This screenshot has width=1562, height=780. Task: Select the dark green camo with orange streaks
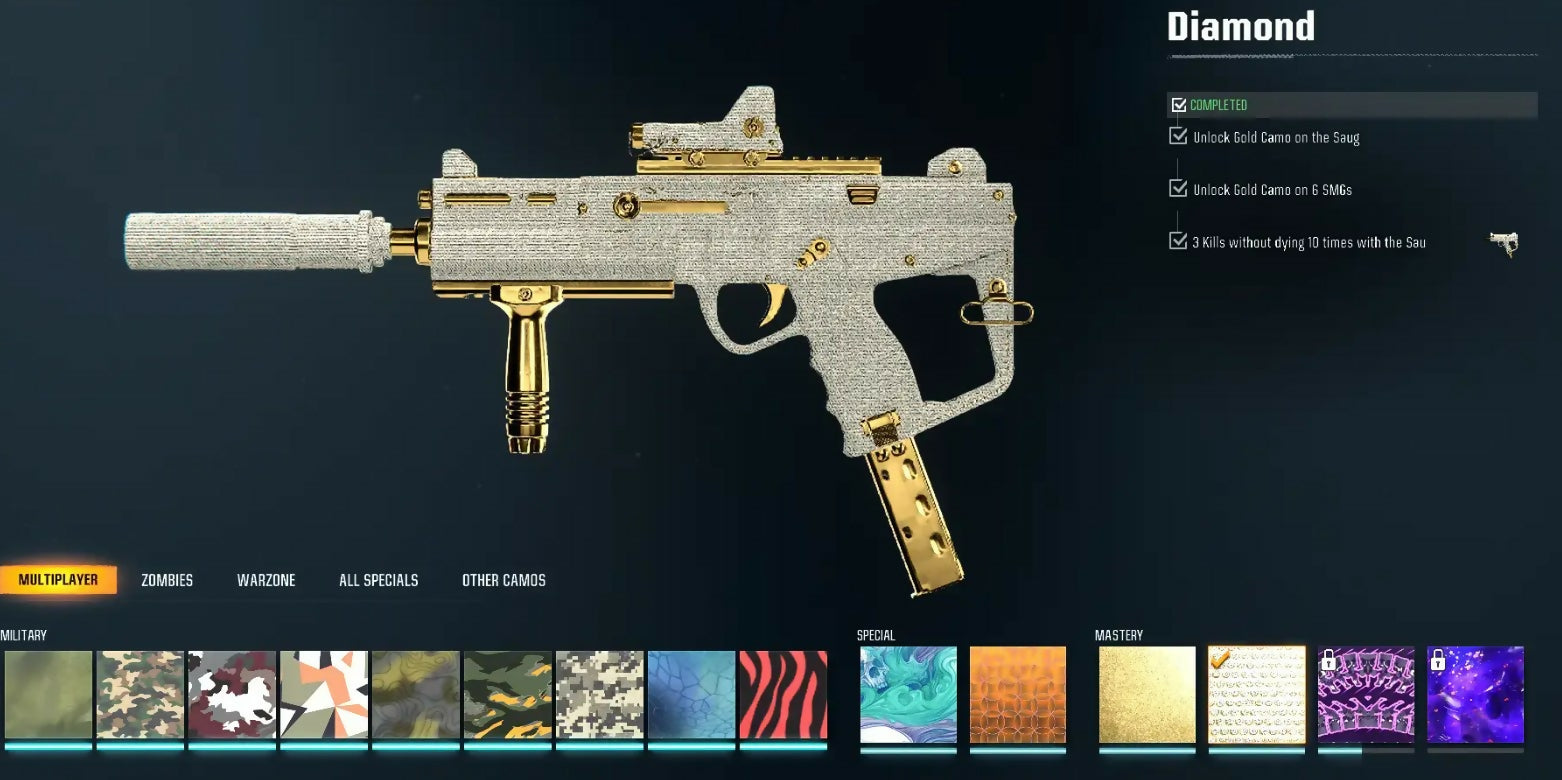(508, 695)
